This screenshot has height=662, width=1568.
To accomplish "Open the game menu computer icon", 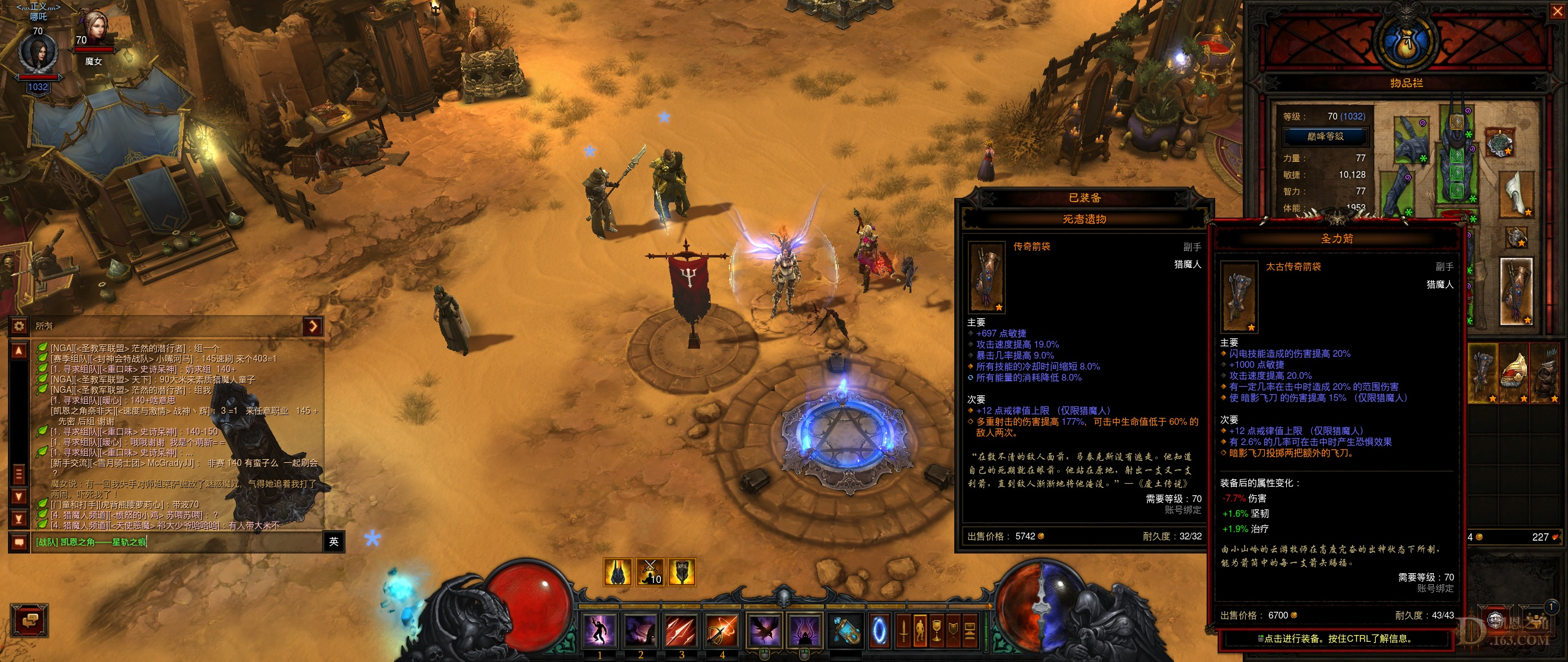I will (970, 631).
